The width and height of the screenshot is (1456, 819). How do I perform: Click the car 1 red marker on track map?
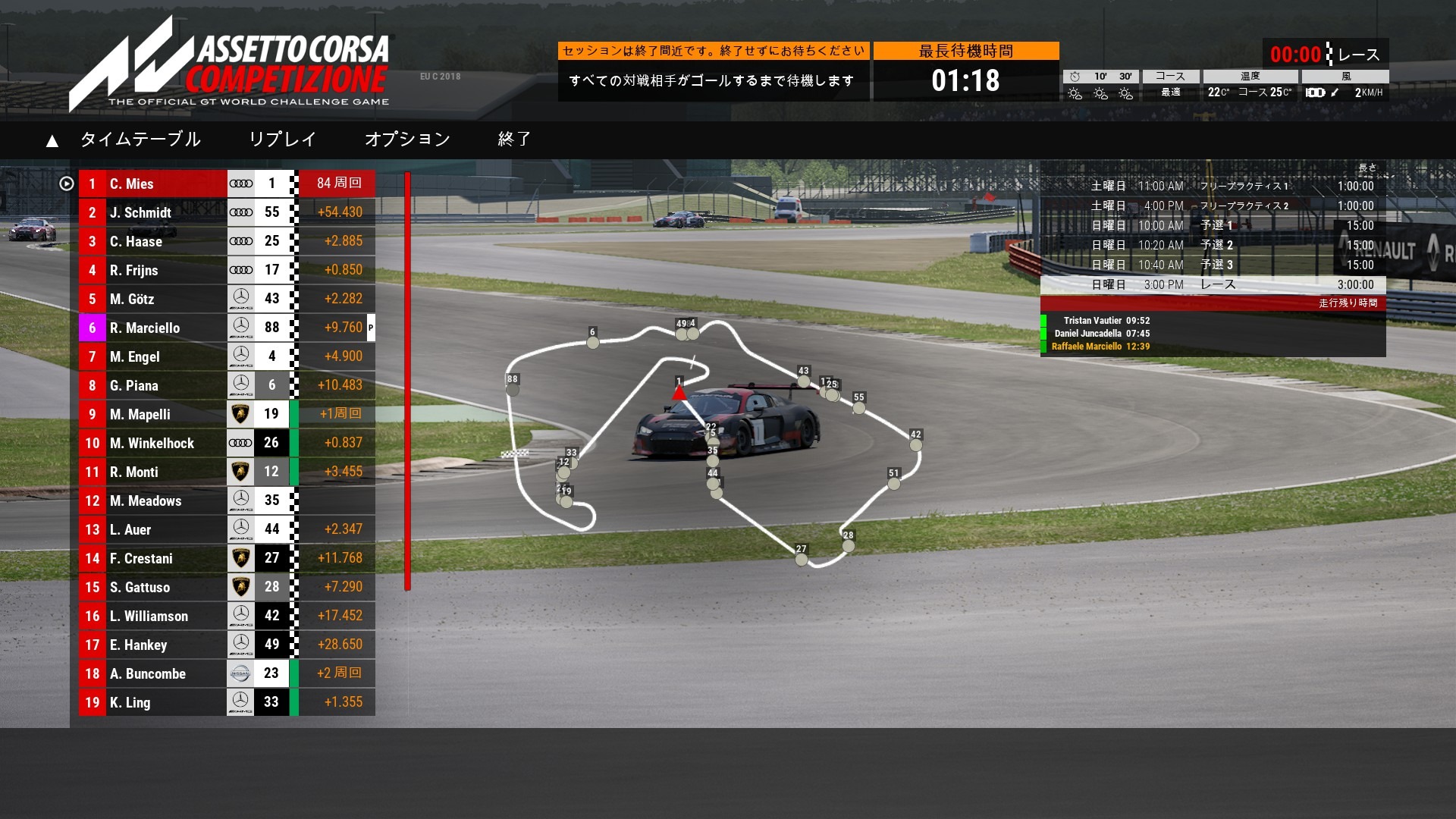pyautogui.click(x=679, y=393)
